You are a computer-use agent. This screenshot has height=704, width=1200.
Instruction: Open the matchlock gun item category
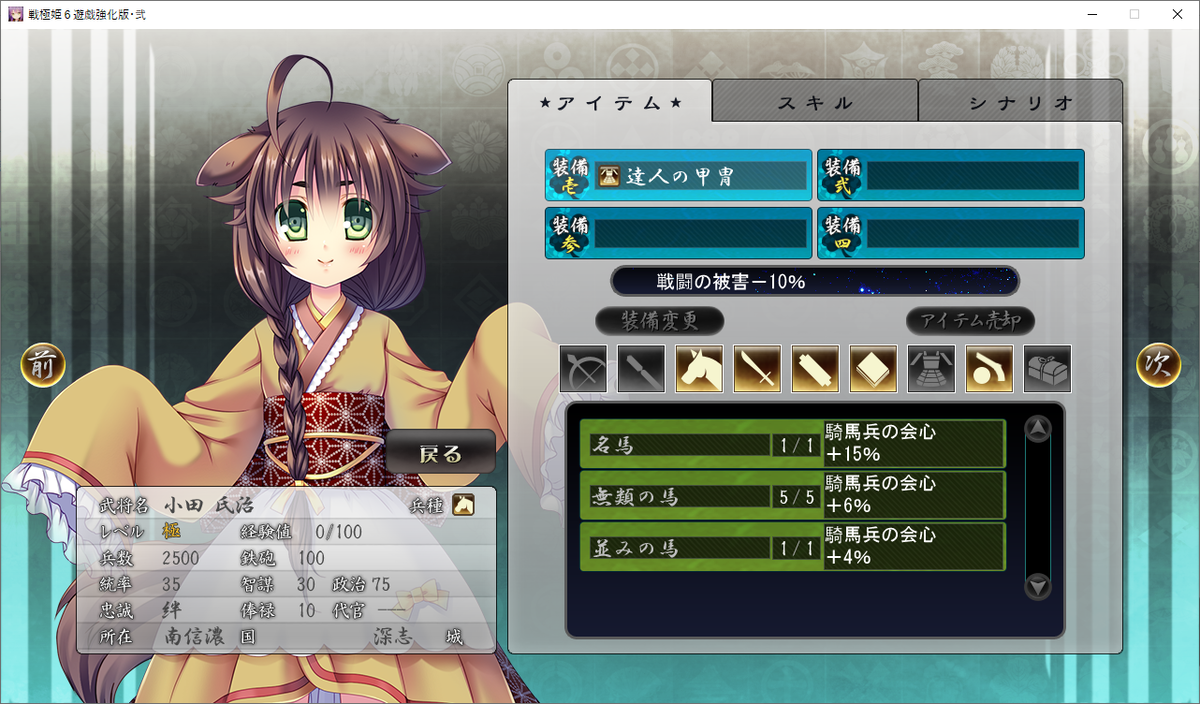[x=990, y=369]
